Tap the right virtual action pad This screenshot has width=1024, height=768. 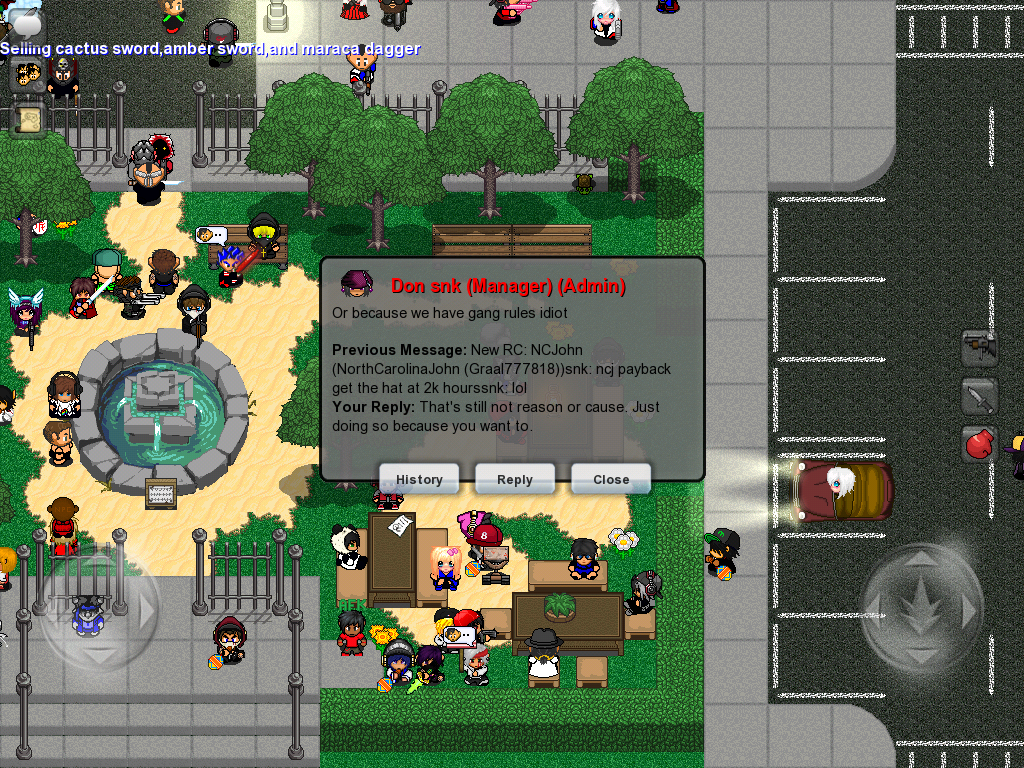922,608
